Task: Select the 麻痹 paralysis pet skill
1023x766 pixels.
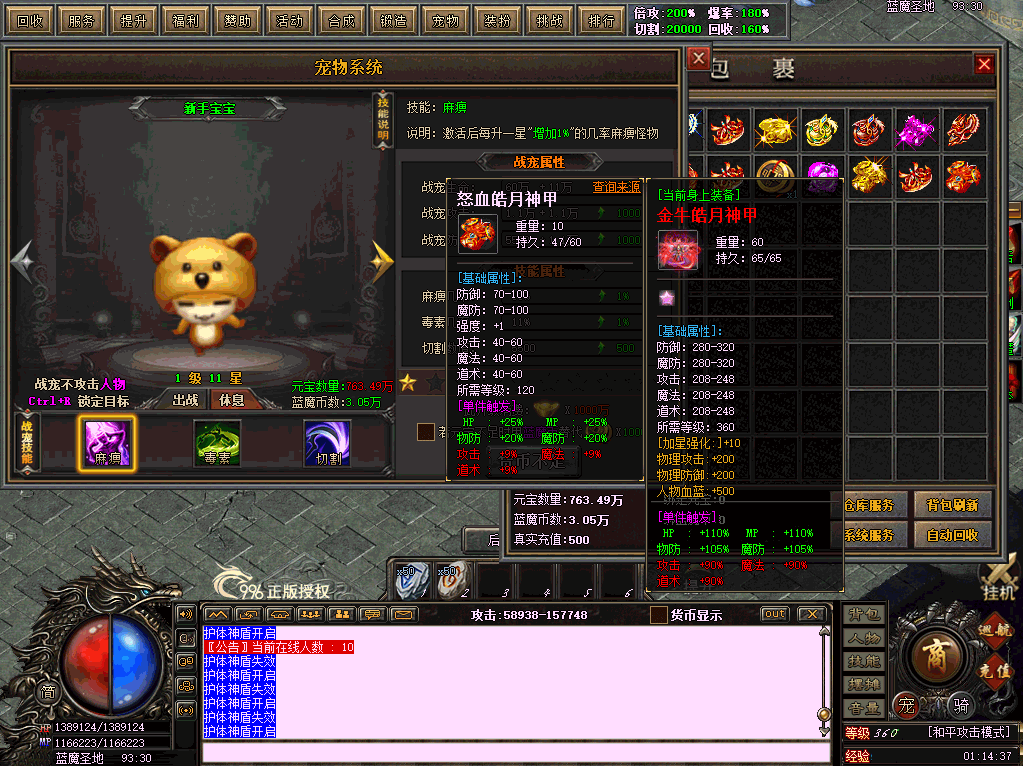Action: [107, 443]
